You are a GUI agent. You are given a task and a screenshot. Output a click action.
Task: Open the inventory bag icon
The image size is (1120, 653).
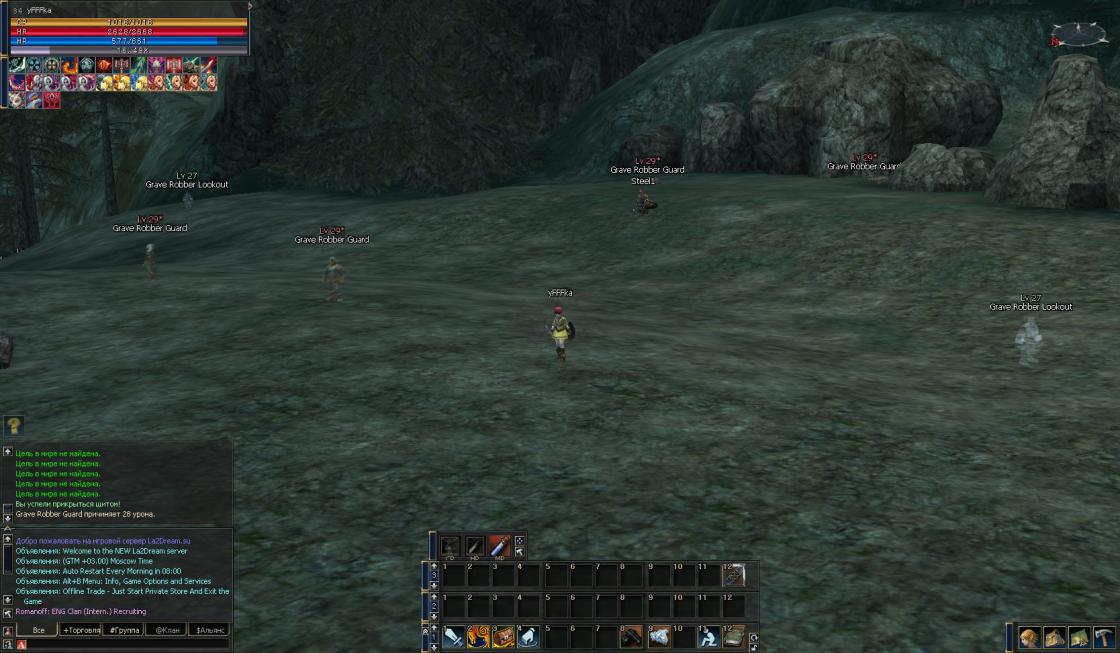click(1055, 637)
